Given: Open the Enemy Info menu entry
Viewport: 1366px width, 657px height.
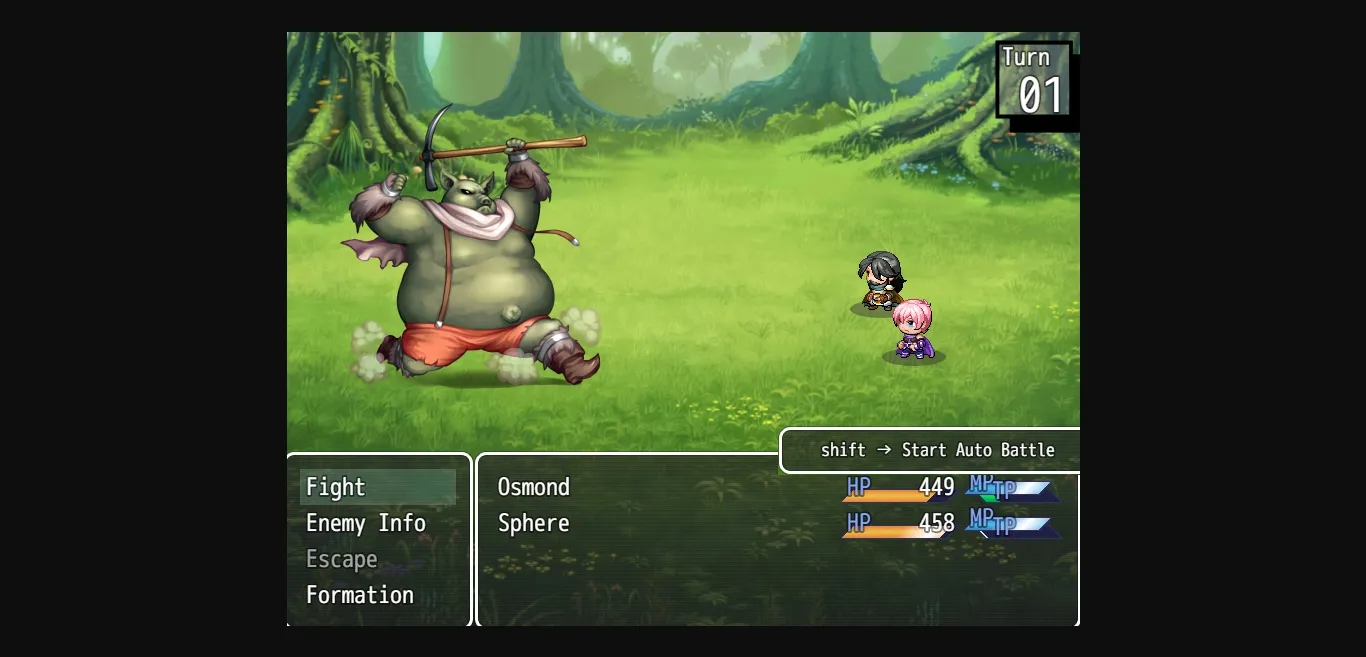Looking at the screenshot, I should coord(366,523).
